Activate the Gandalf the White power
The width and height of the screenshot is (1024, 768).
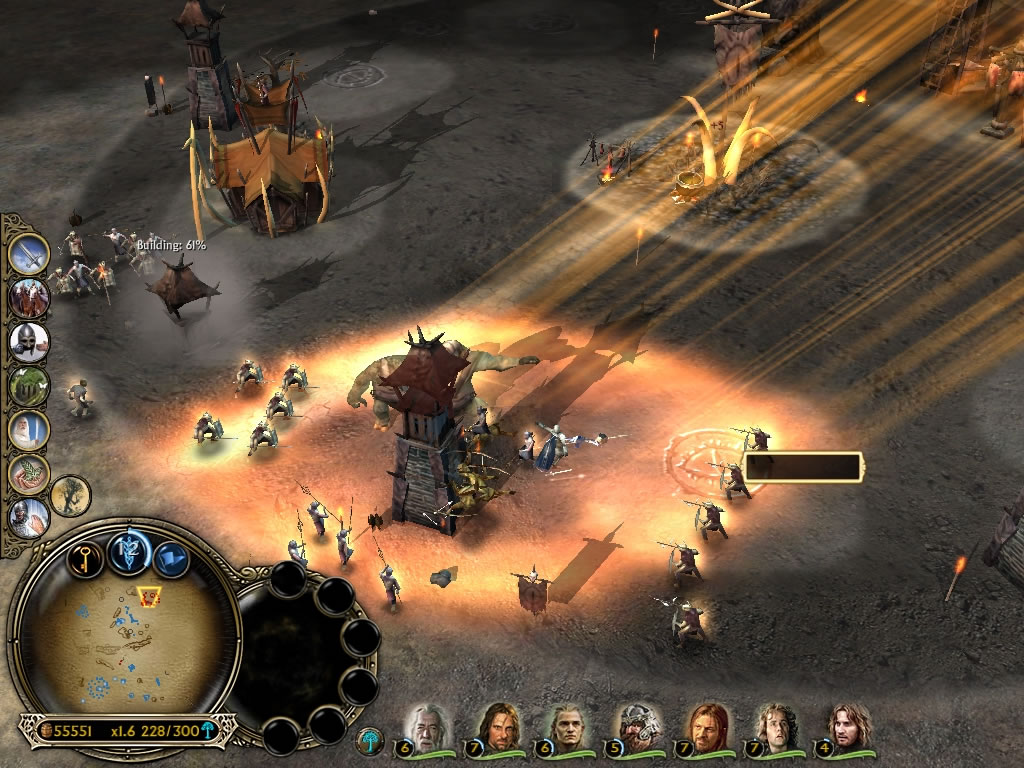(30, 430)
